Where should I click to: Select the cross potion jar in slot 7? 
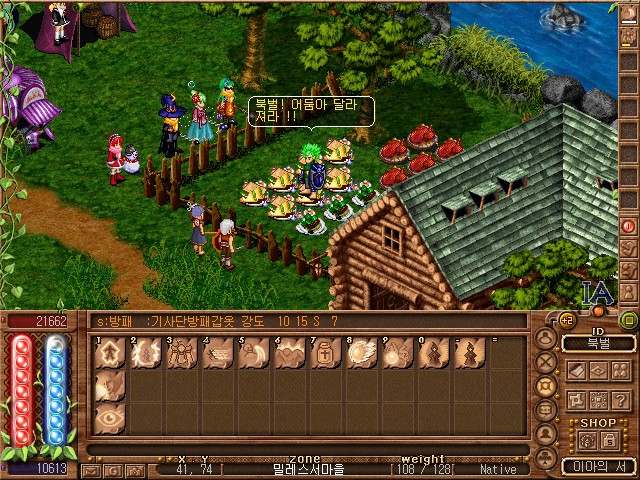(x=324, y=354)
